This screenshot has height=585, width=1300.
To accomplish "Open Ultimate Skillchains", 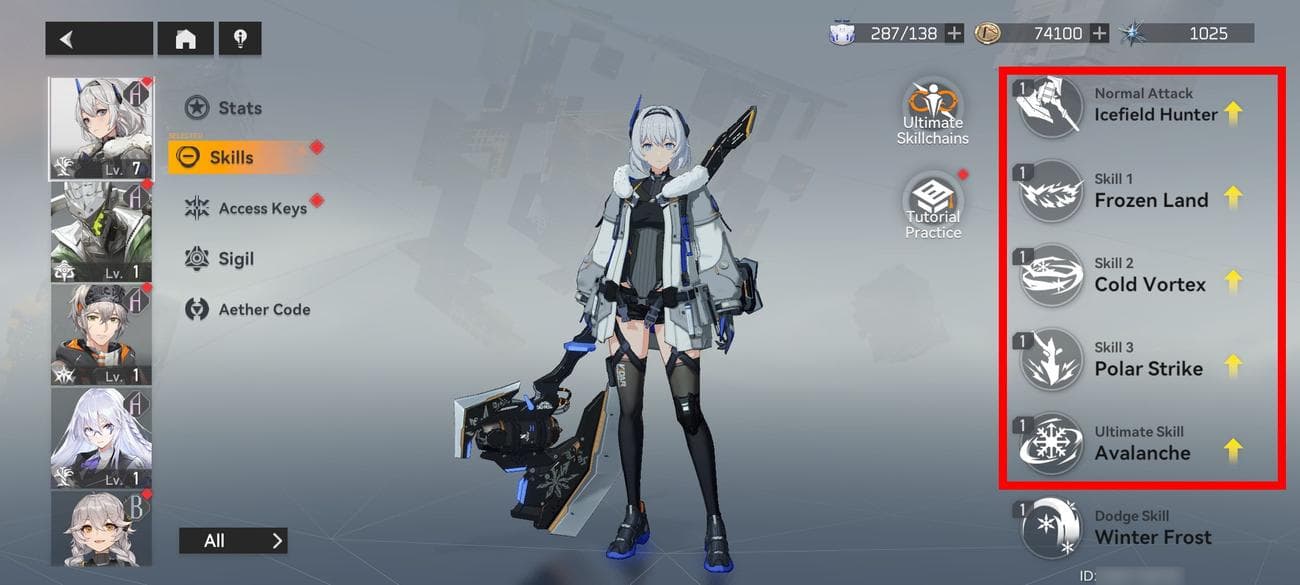I will pos(932,112).
